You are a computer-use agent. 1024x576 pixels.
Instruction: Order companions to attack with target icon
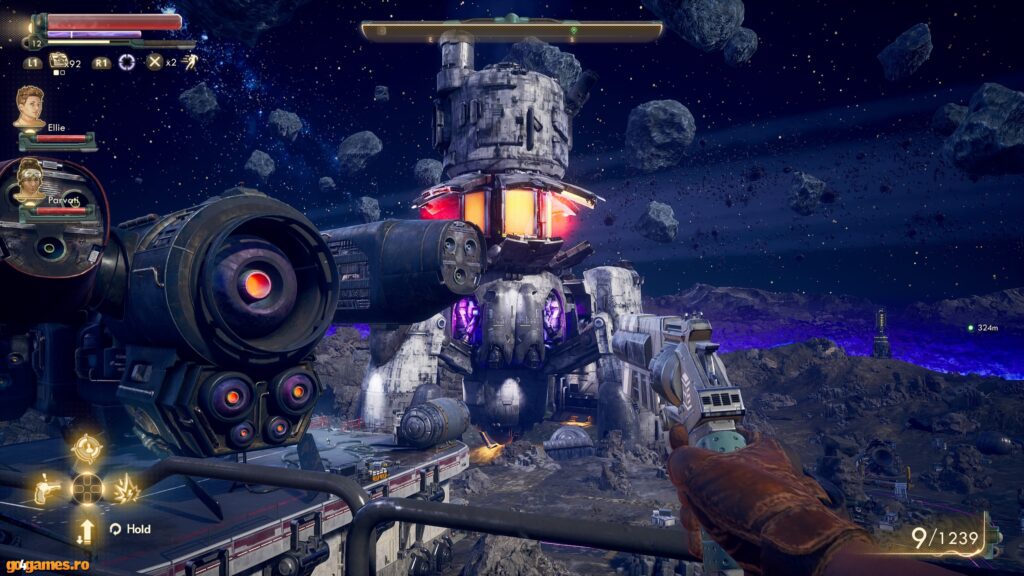[x=87, y=448]
